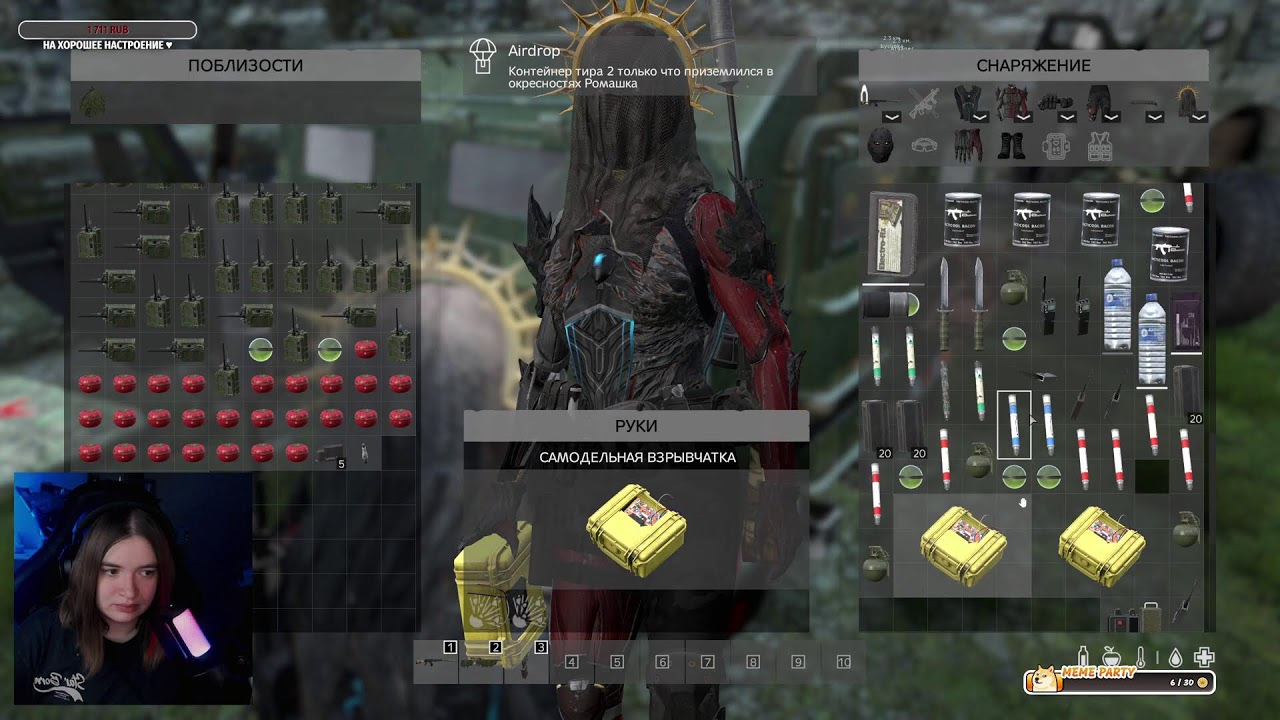Click the СНАРЯЖЕНИЕ equipment panel header
Image resolution: width=1280 pixels, height=720 pixels.
tap(1033, 66)
